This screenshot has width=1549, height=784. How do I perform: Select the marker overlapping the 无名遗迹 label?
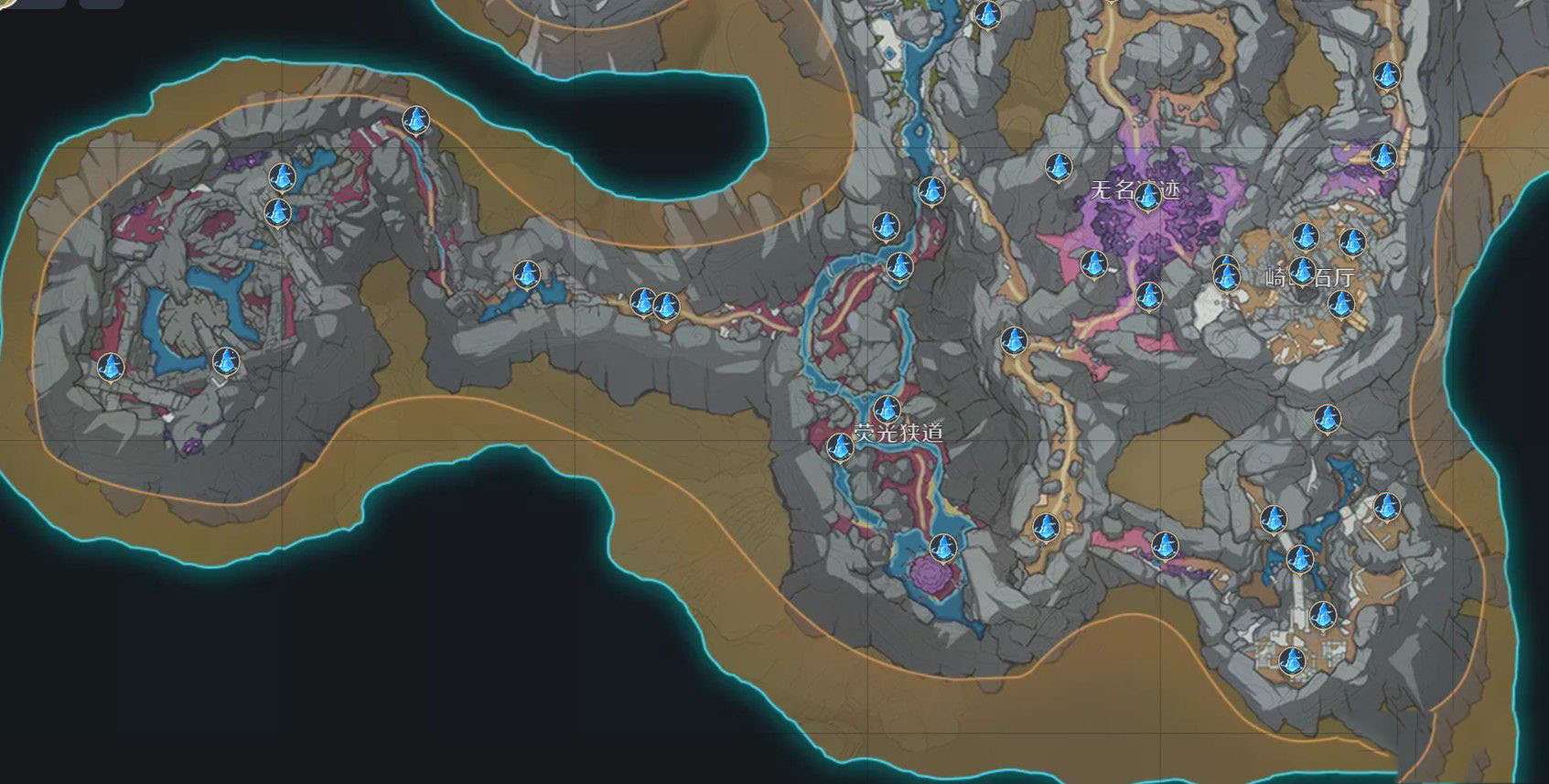(1146, 198)
